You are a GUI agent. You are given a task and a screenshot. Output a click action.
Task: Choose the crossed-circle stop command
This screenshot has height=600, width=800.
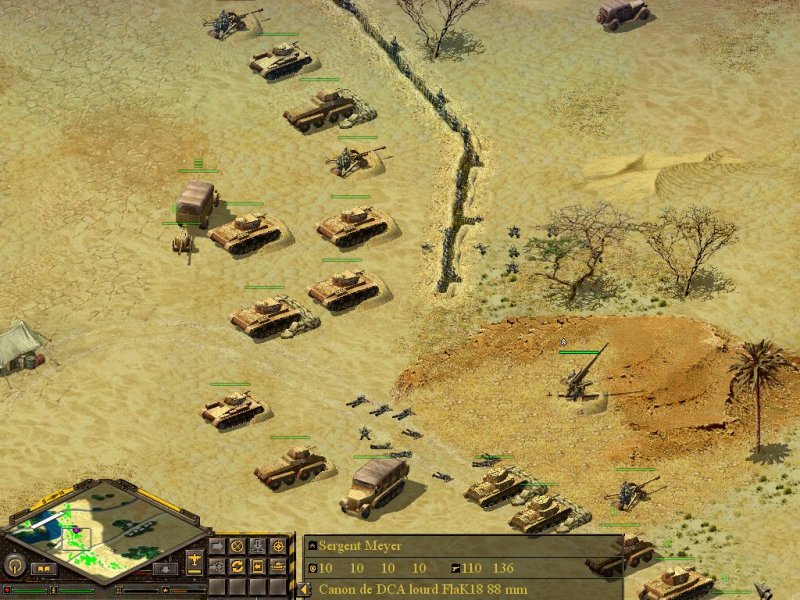237,547
